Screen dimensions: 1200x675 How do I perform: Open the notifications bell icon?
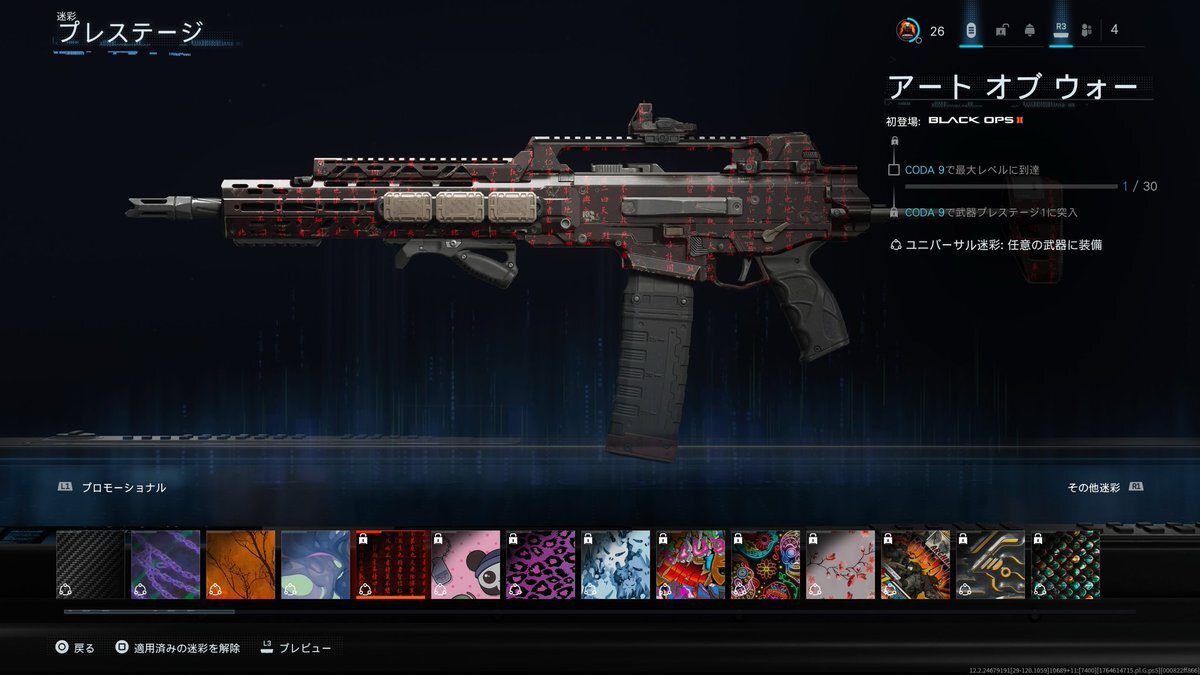(1030, 30)
